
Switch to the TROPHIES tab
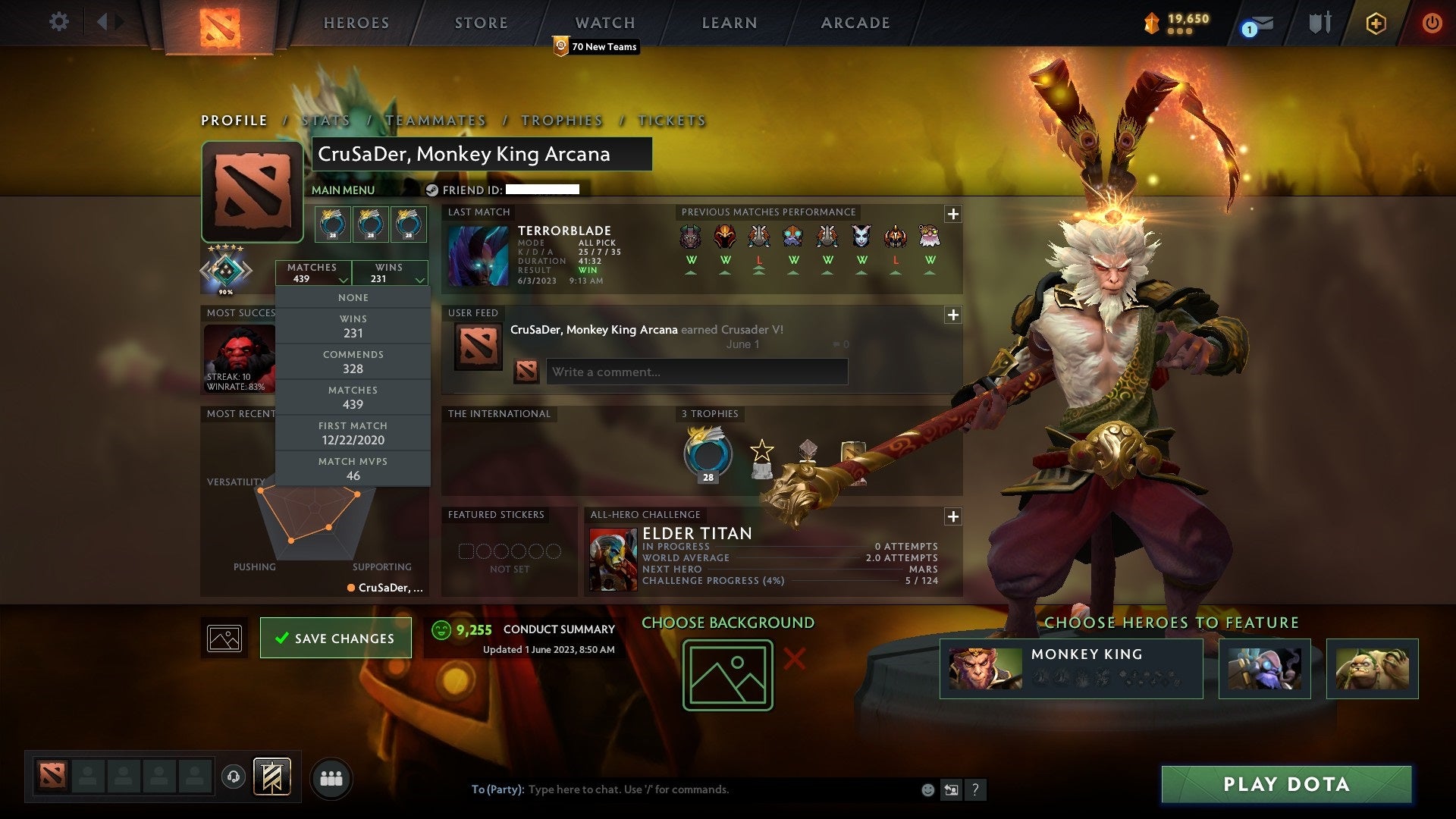[560, 120]
